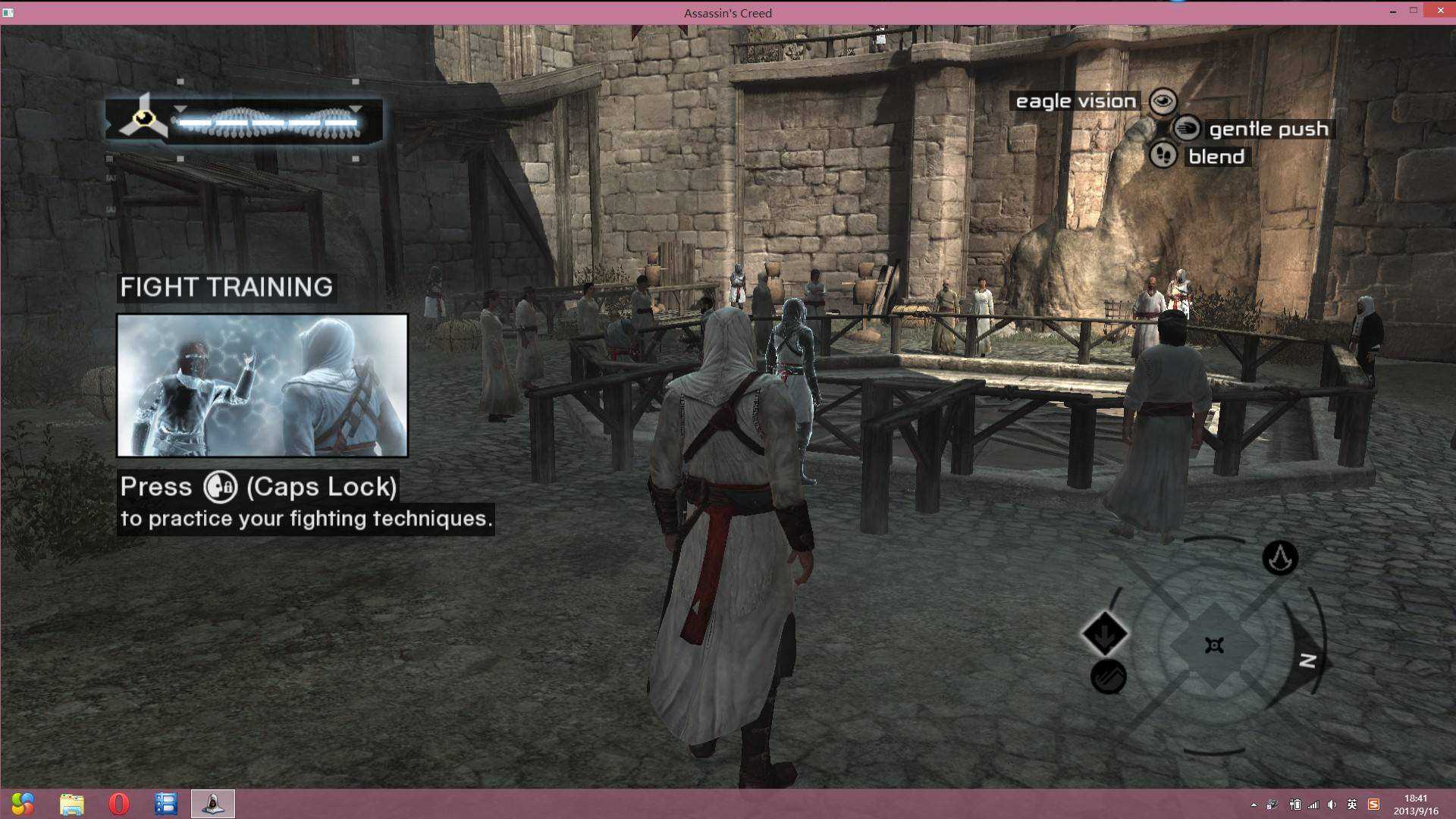The image size is (1456, 819).
Task: Select the gentle push hand icon
Action: (1187, 128)
